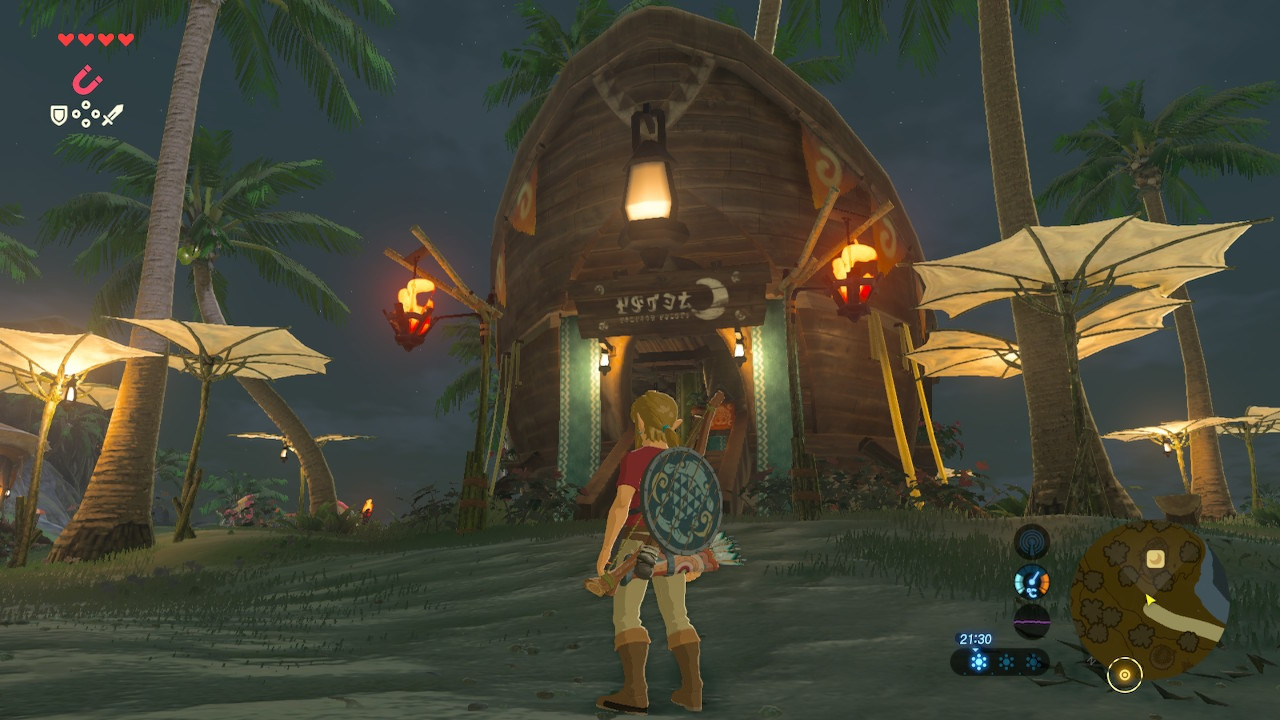Click the glowing yellow ring marker on minimap edge
1280x720 pixels.
click(1125, 675)
